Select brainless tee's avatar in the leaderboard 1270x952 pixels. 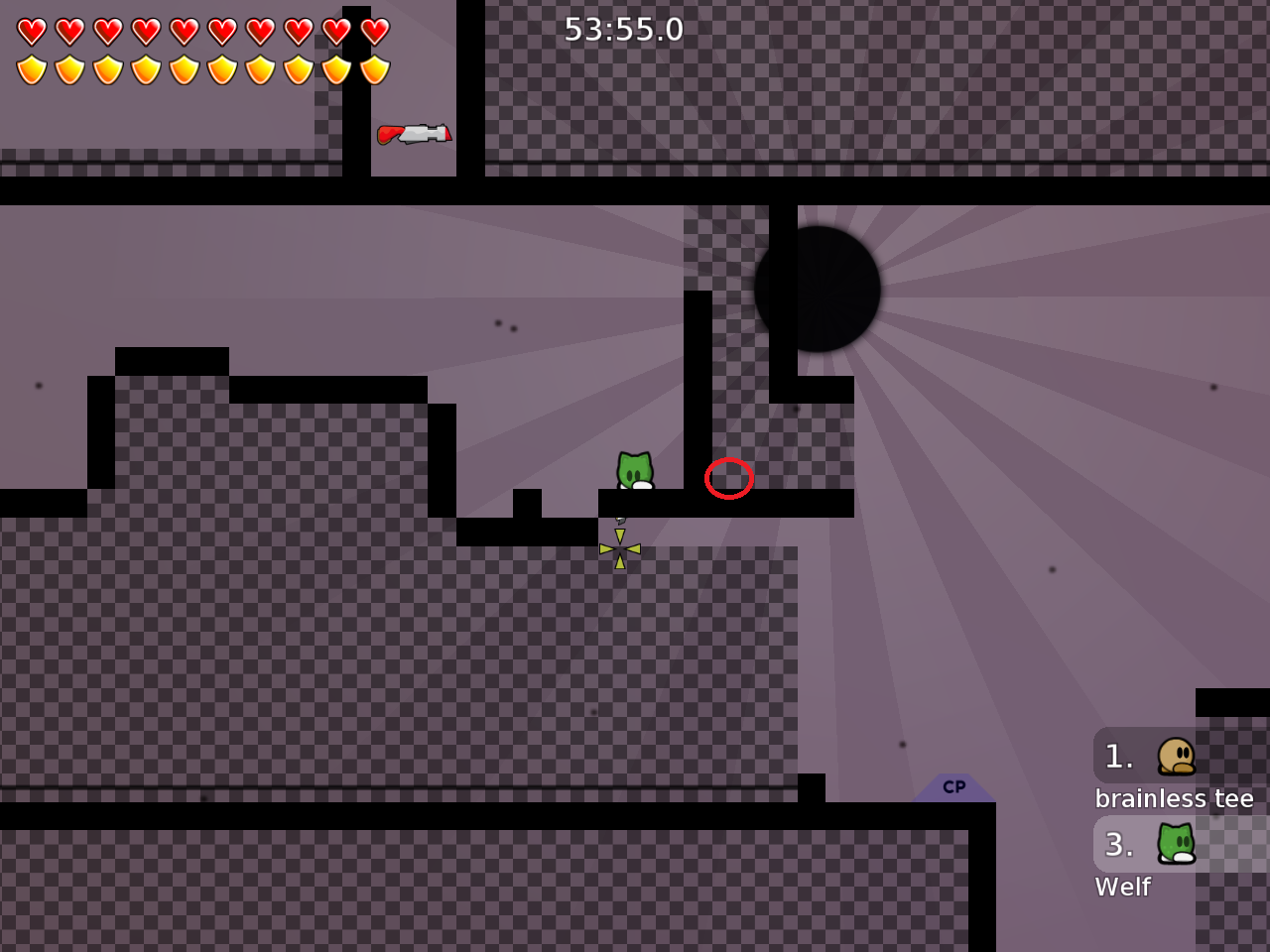coord(1176,755)
